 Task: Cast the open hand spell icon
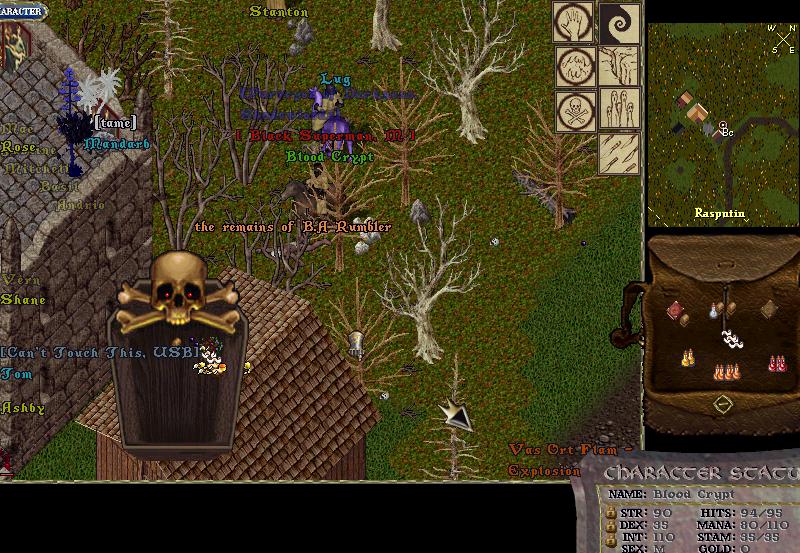pos(575,23)
